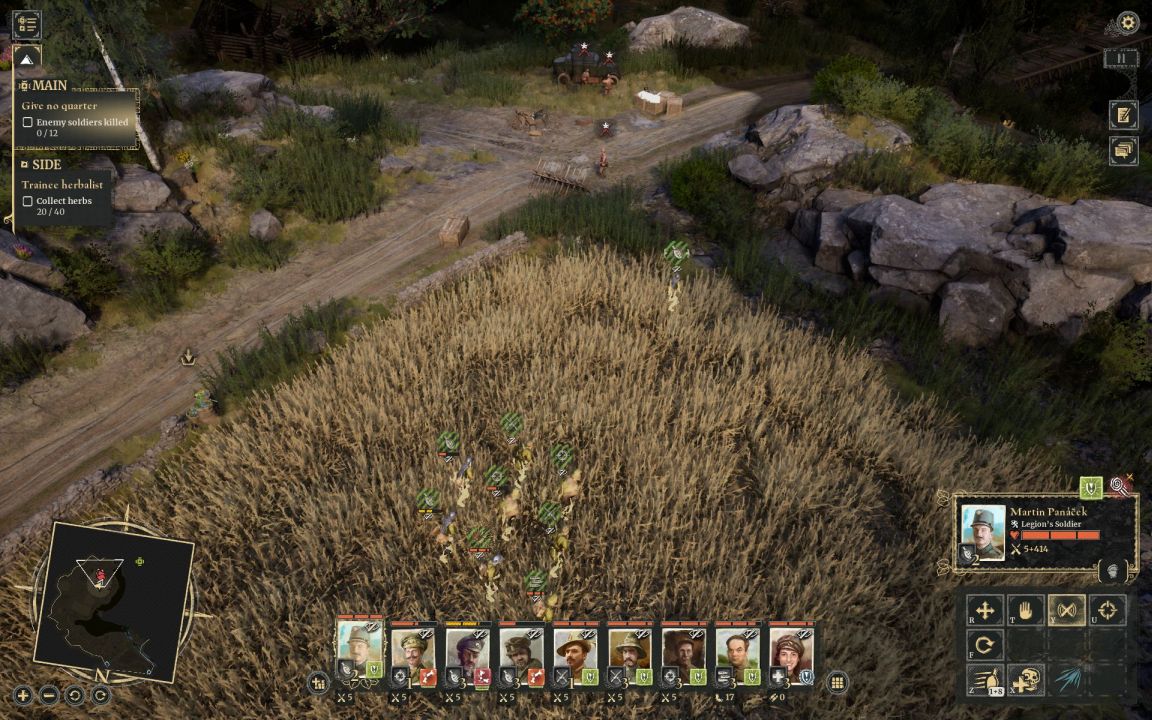Open the journal notes icon

pos(1124,115)
